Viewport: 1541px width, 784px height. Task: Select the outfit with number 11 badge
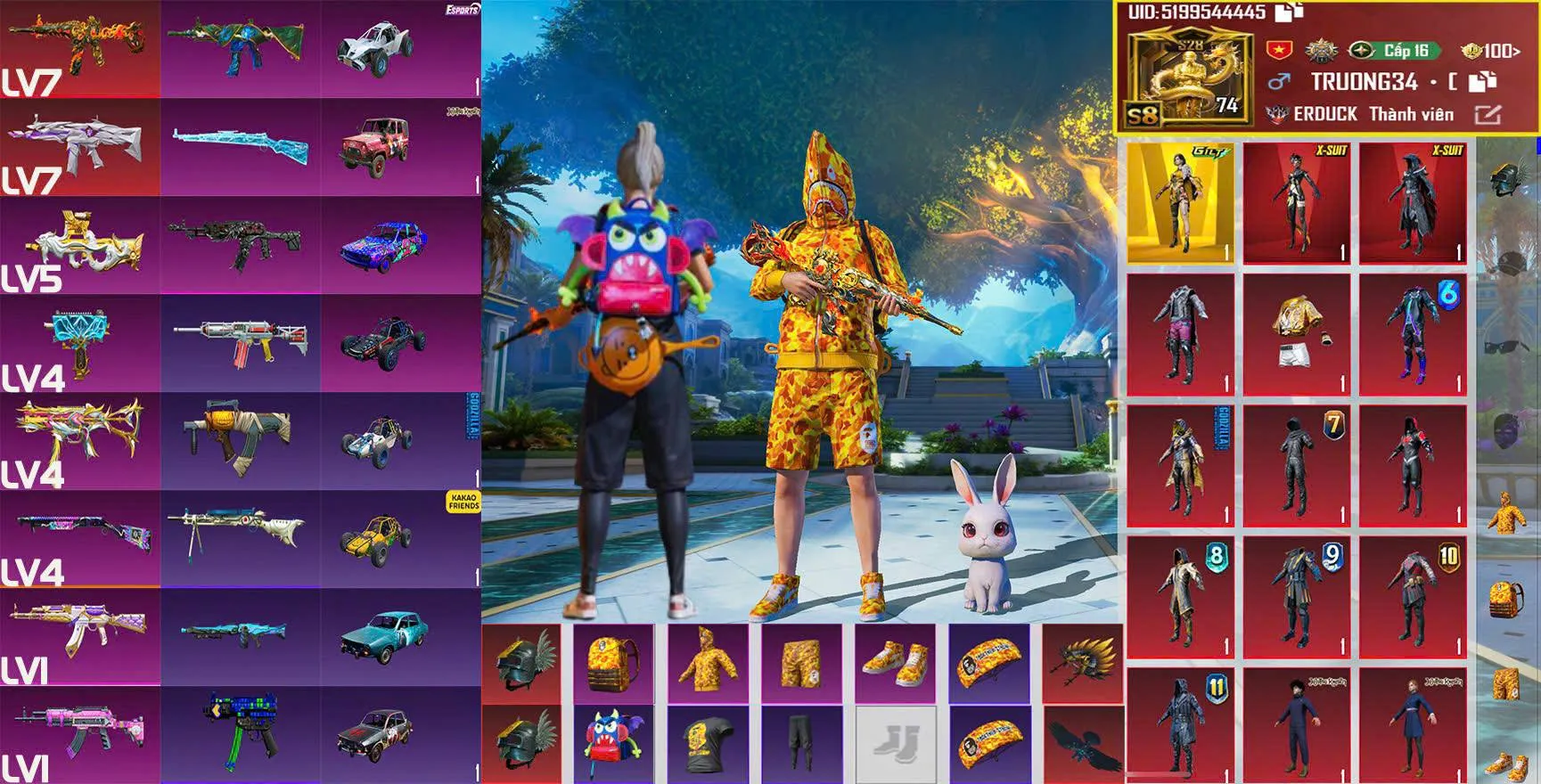[x=1180, y=723]
